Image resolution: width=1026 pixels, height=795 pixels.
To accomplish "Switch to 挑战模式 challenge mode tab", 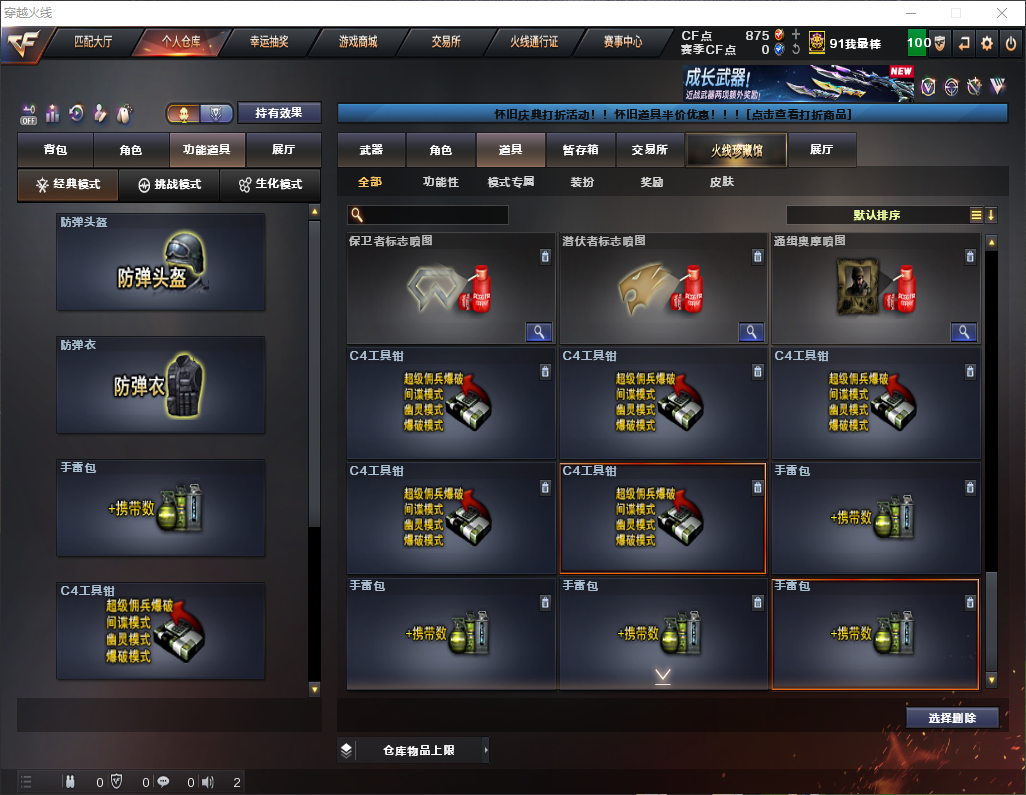I will (170, 185).
